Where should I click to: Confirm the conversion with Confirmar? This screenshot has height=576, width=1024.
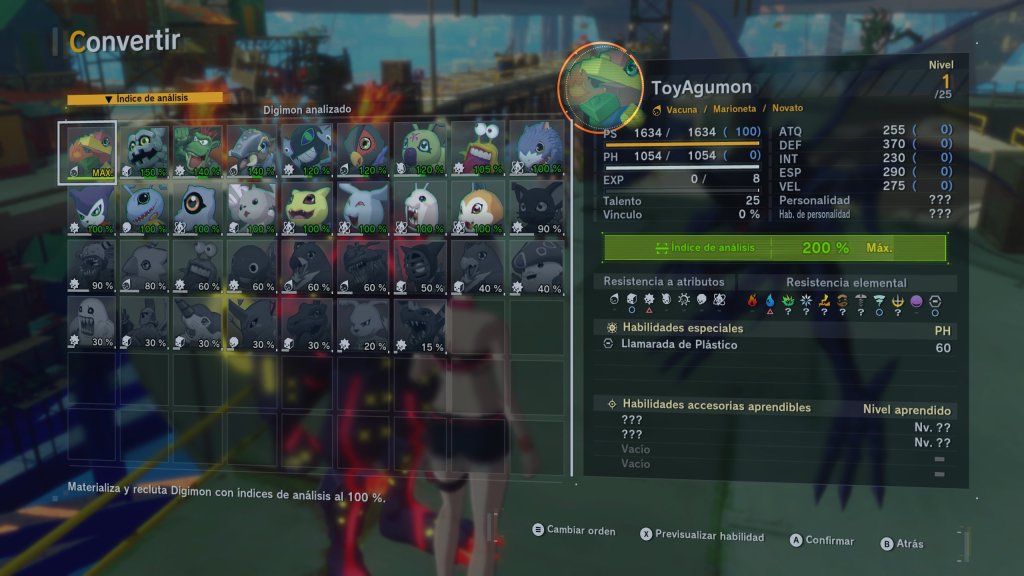coord(821,540)
